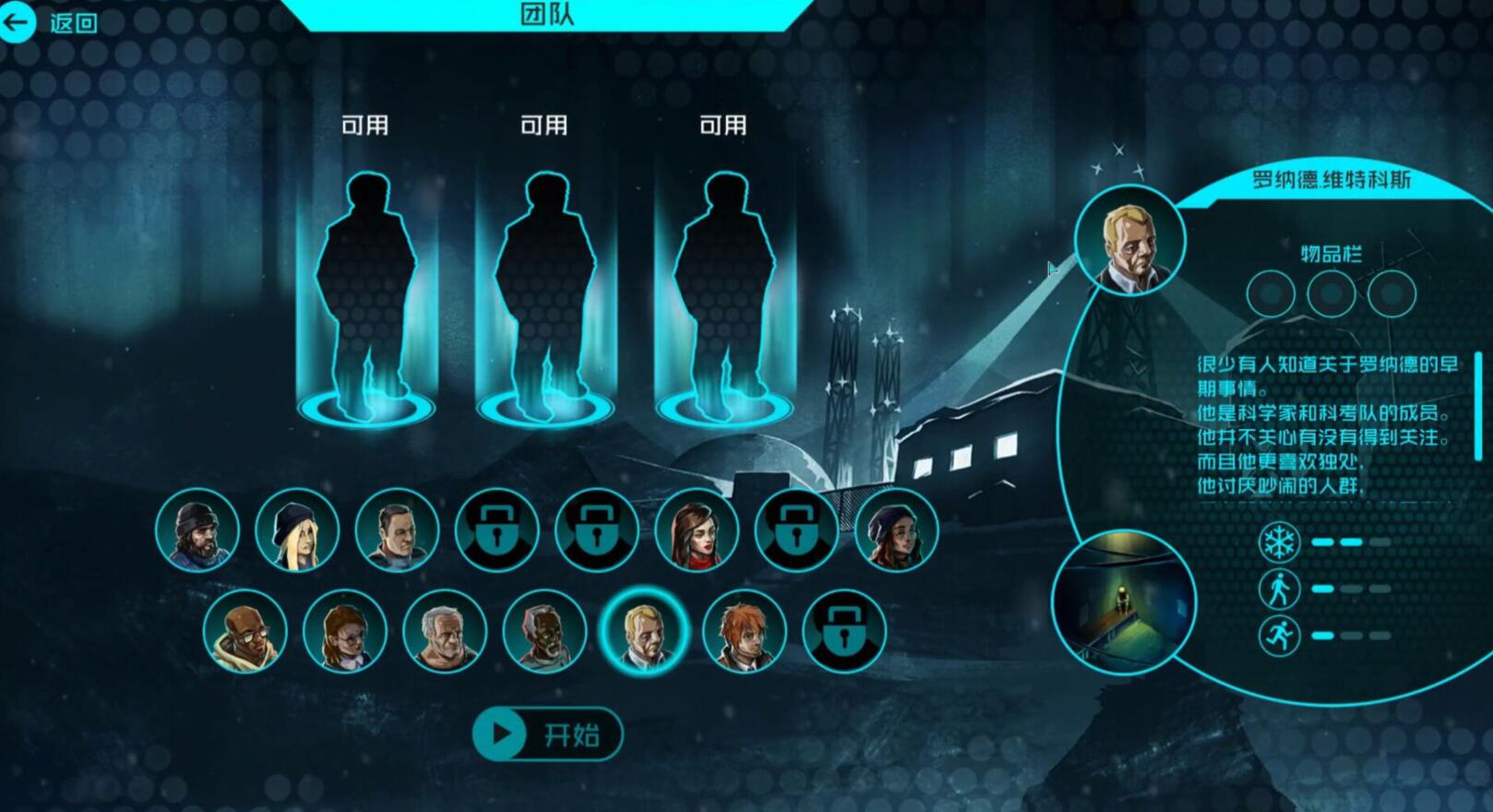Select the bearded man in black beanie
This screenshot has width=1493, height=812.
[197, 530]
